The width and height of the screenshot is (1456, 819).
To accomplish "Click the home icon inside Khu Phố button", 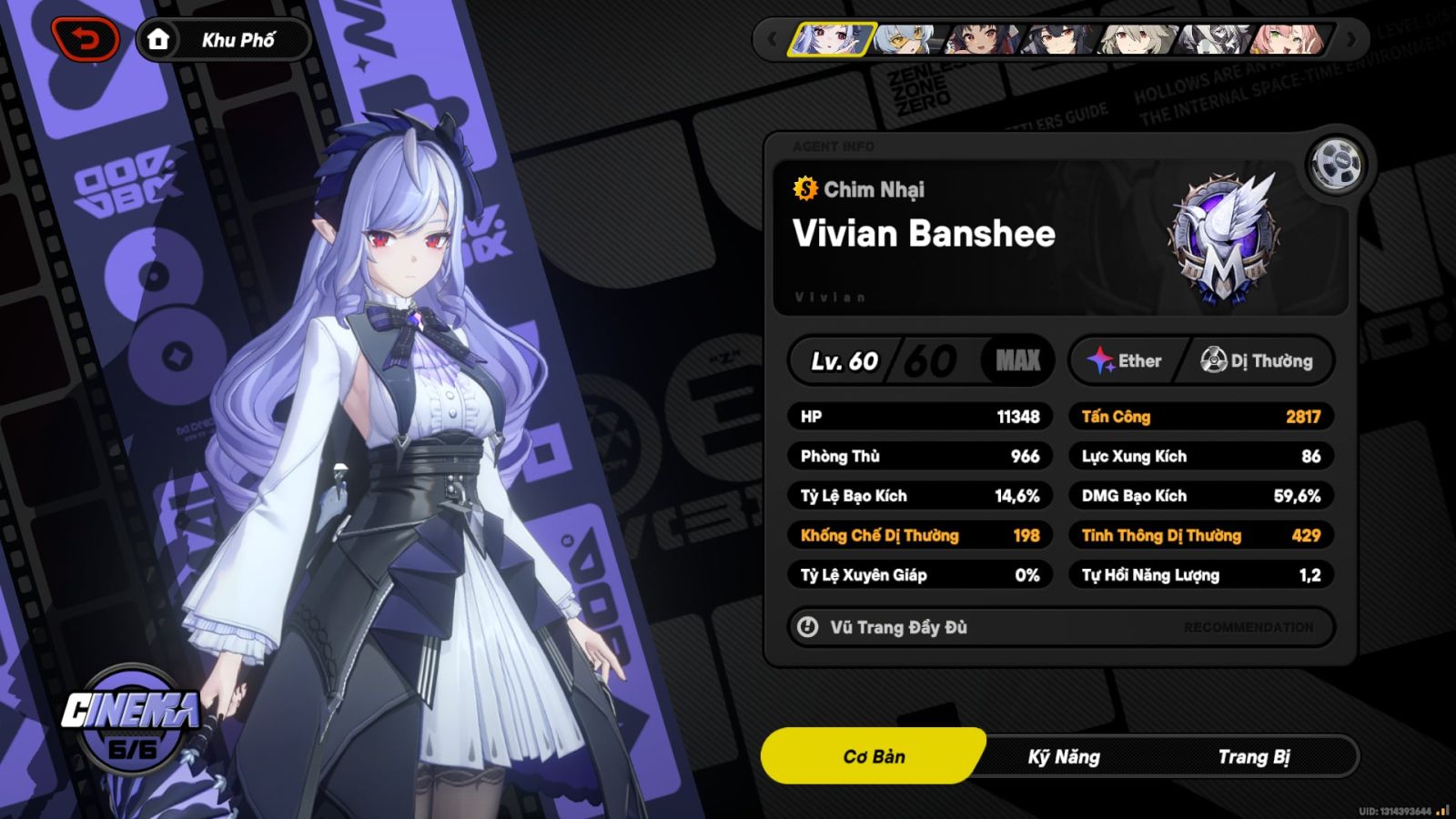I will coord(160,38).
